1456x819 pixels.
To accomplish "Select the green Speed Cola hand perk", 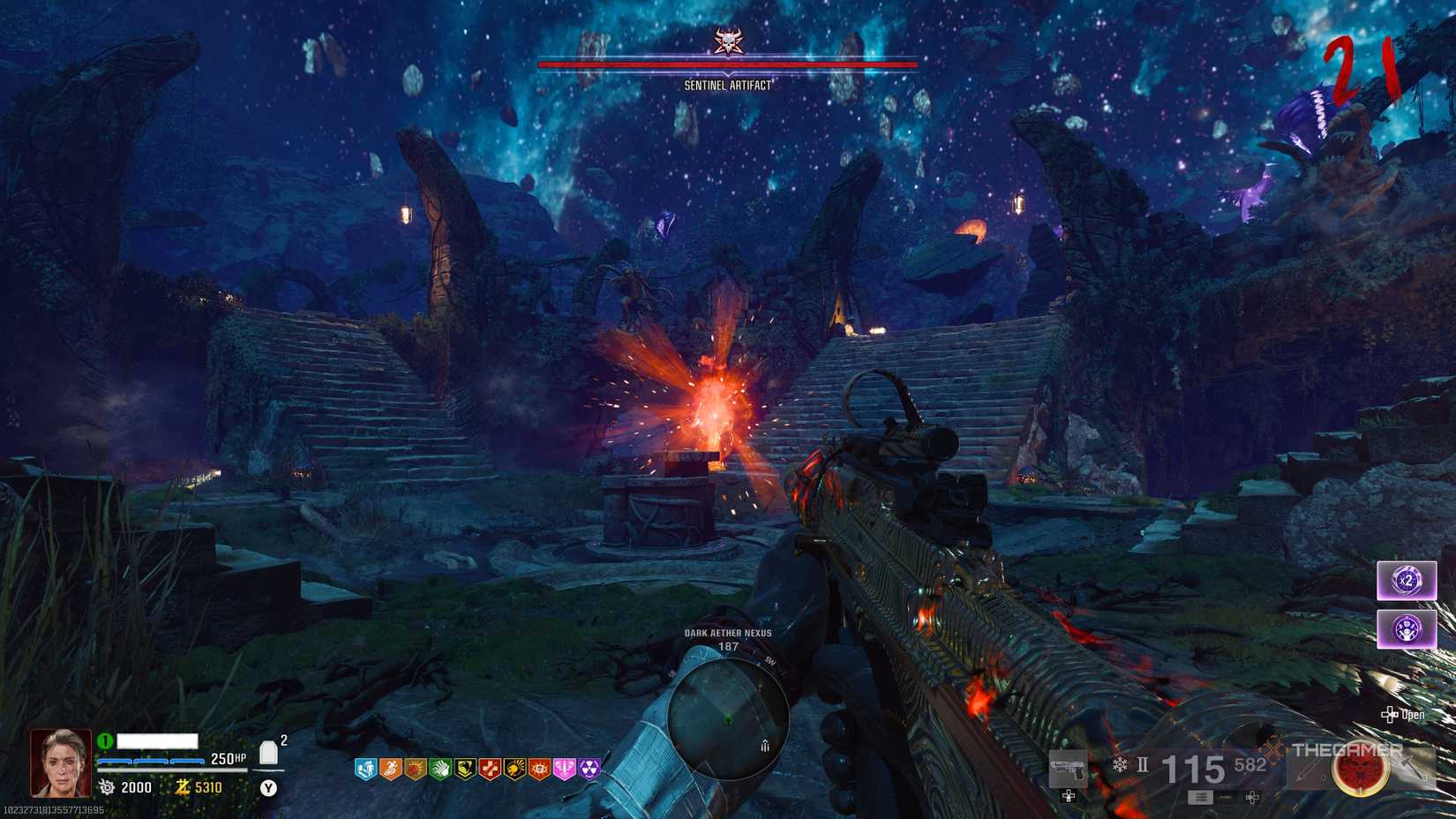I will click(439, 770).
